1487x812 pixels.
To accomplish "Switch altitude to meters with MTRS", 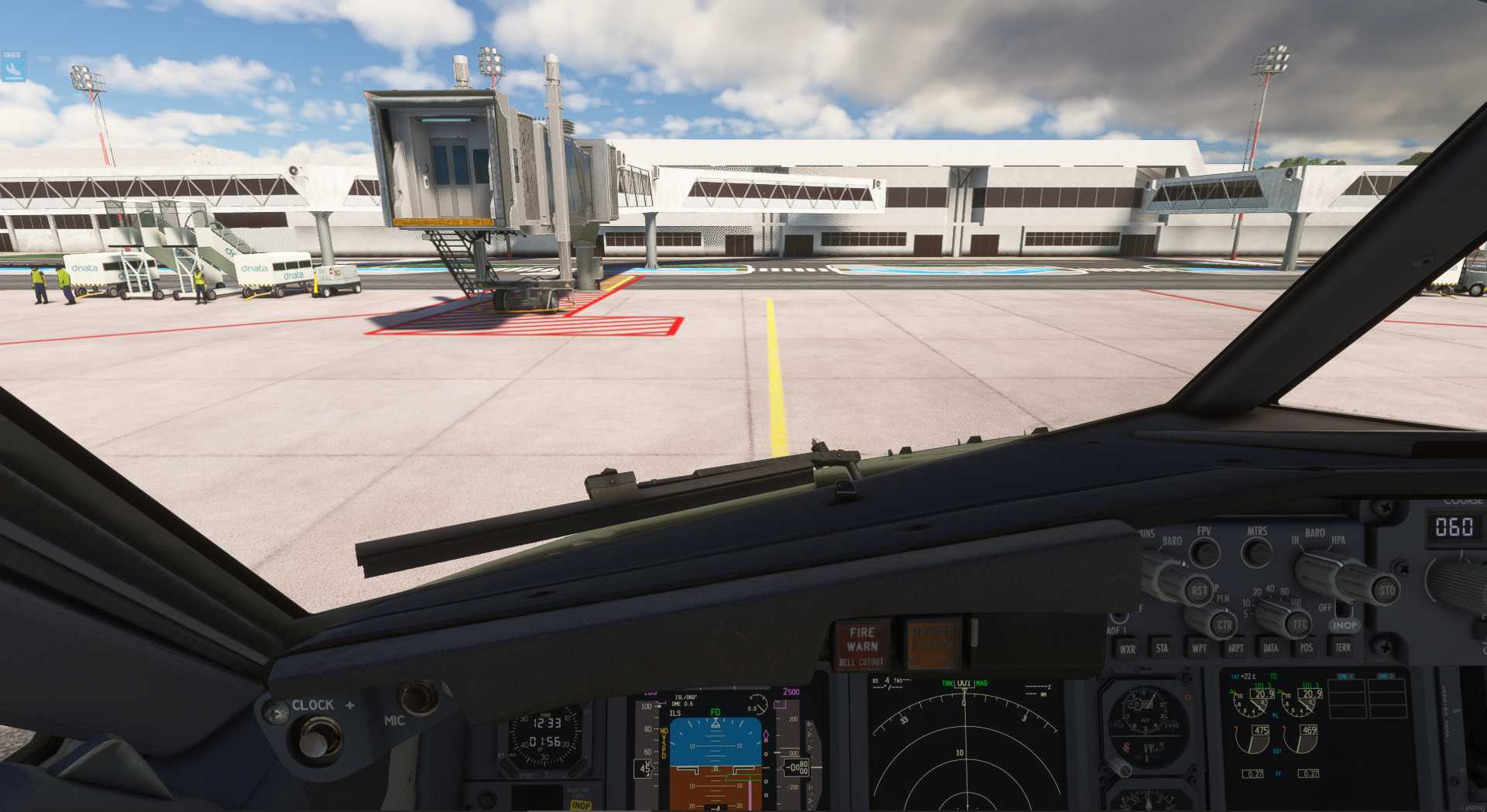I will tap(1256, 553).
